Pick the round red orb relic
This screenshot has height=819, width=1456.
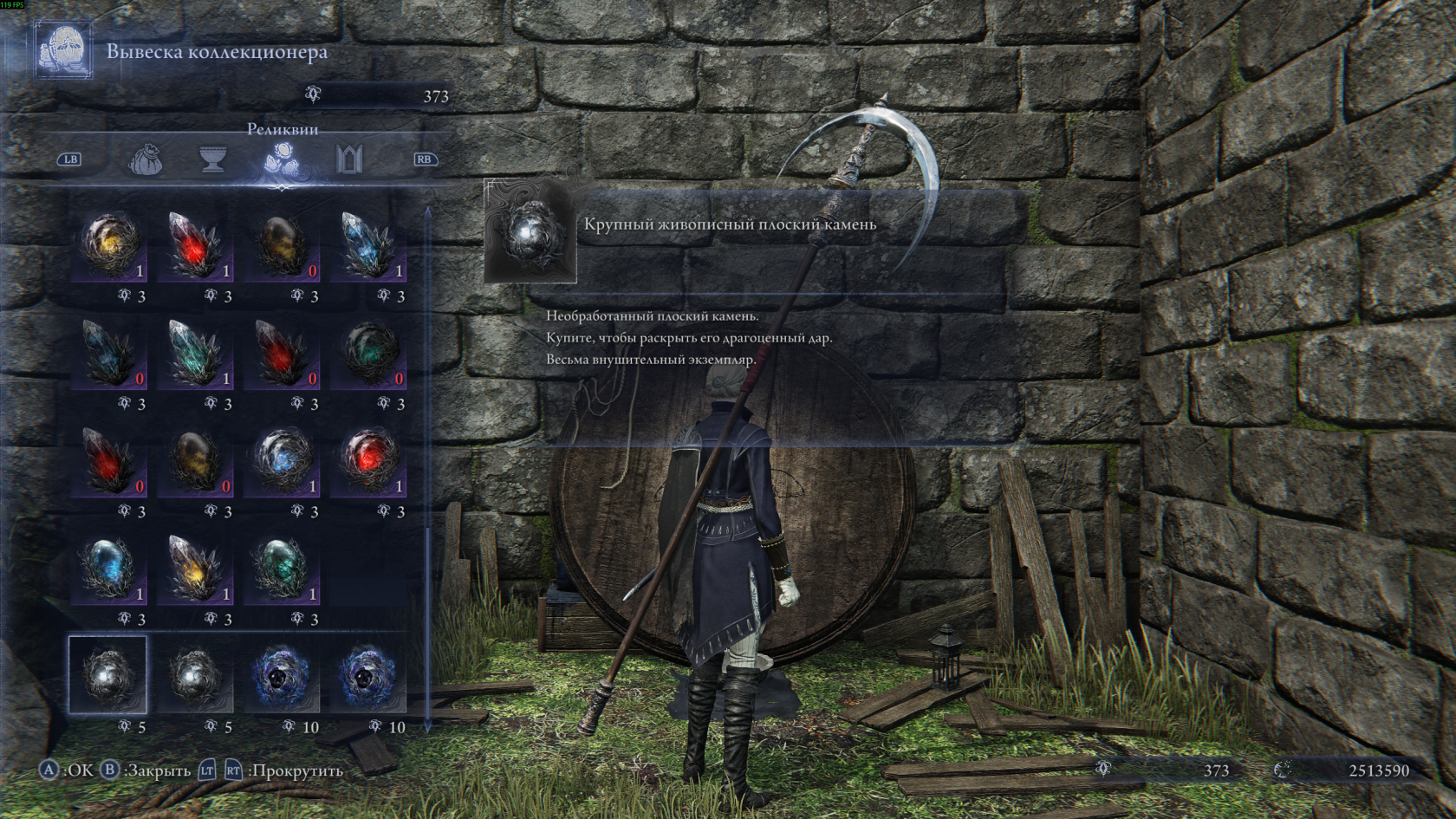(x=369, y=460)
